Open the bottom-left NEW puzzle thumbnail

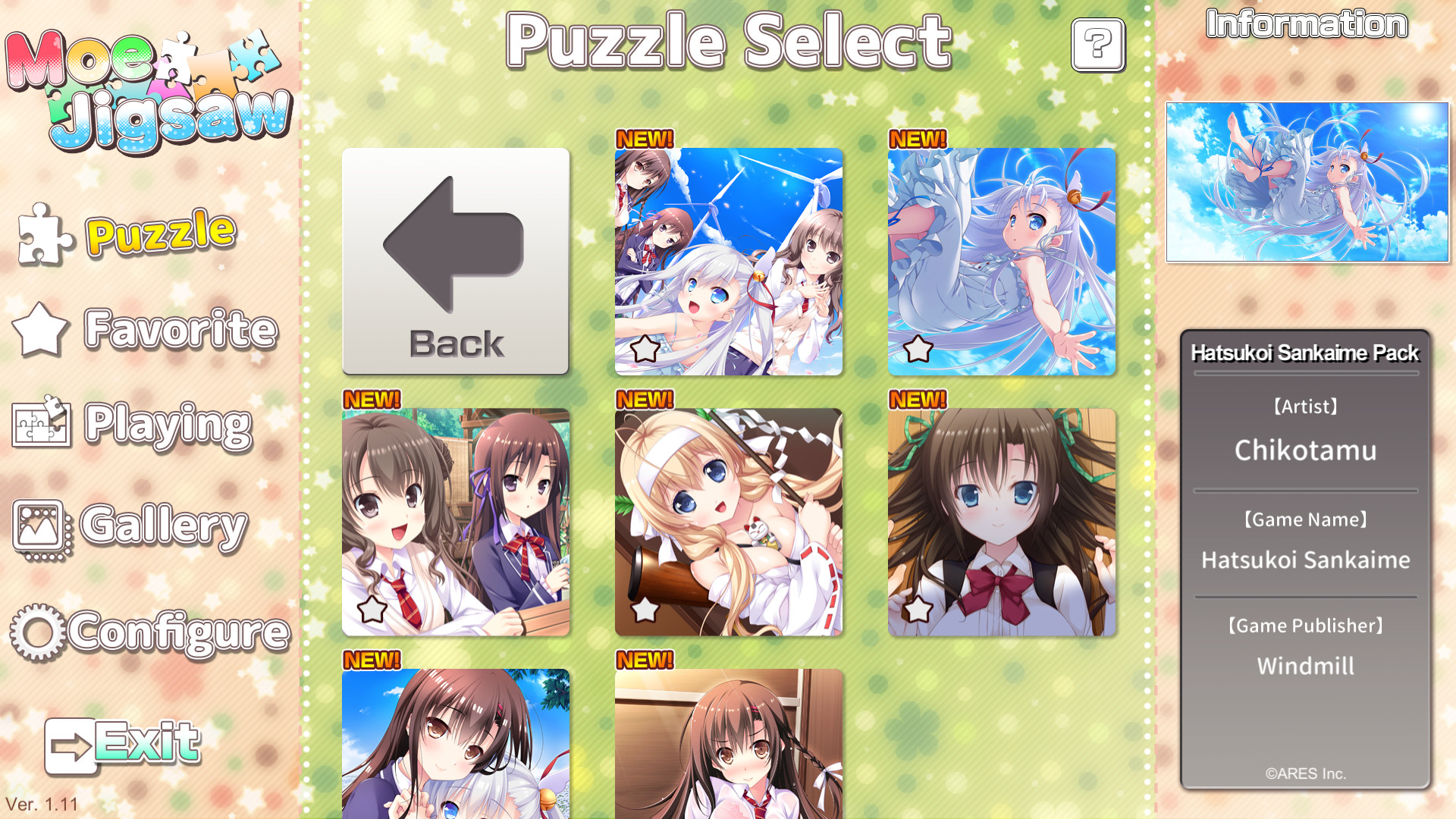(455, 751)
